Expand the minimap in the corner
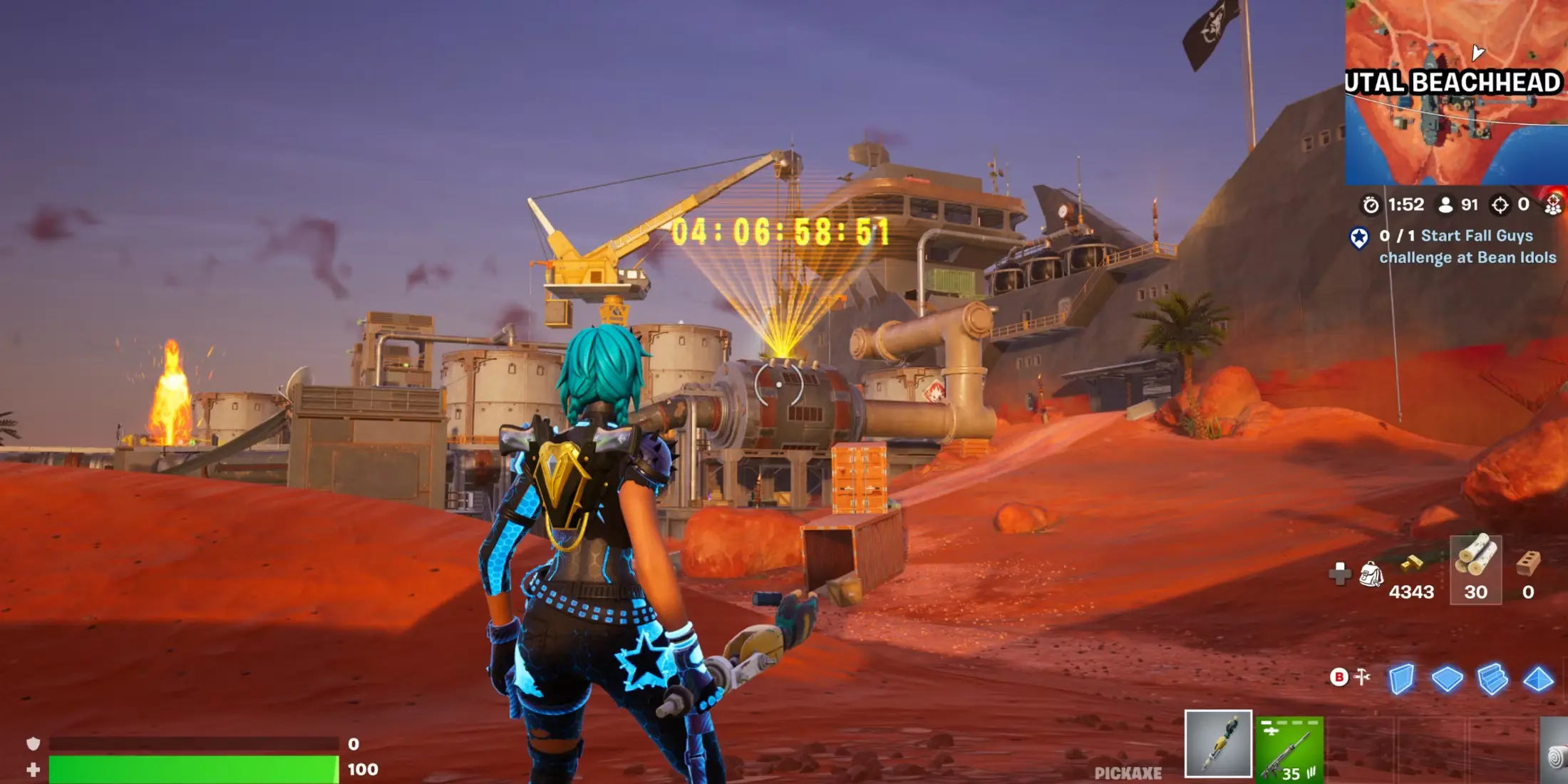This screenshot has height=784, width=1568. pyautogui.click(x=1458, y=93)
